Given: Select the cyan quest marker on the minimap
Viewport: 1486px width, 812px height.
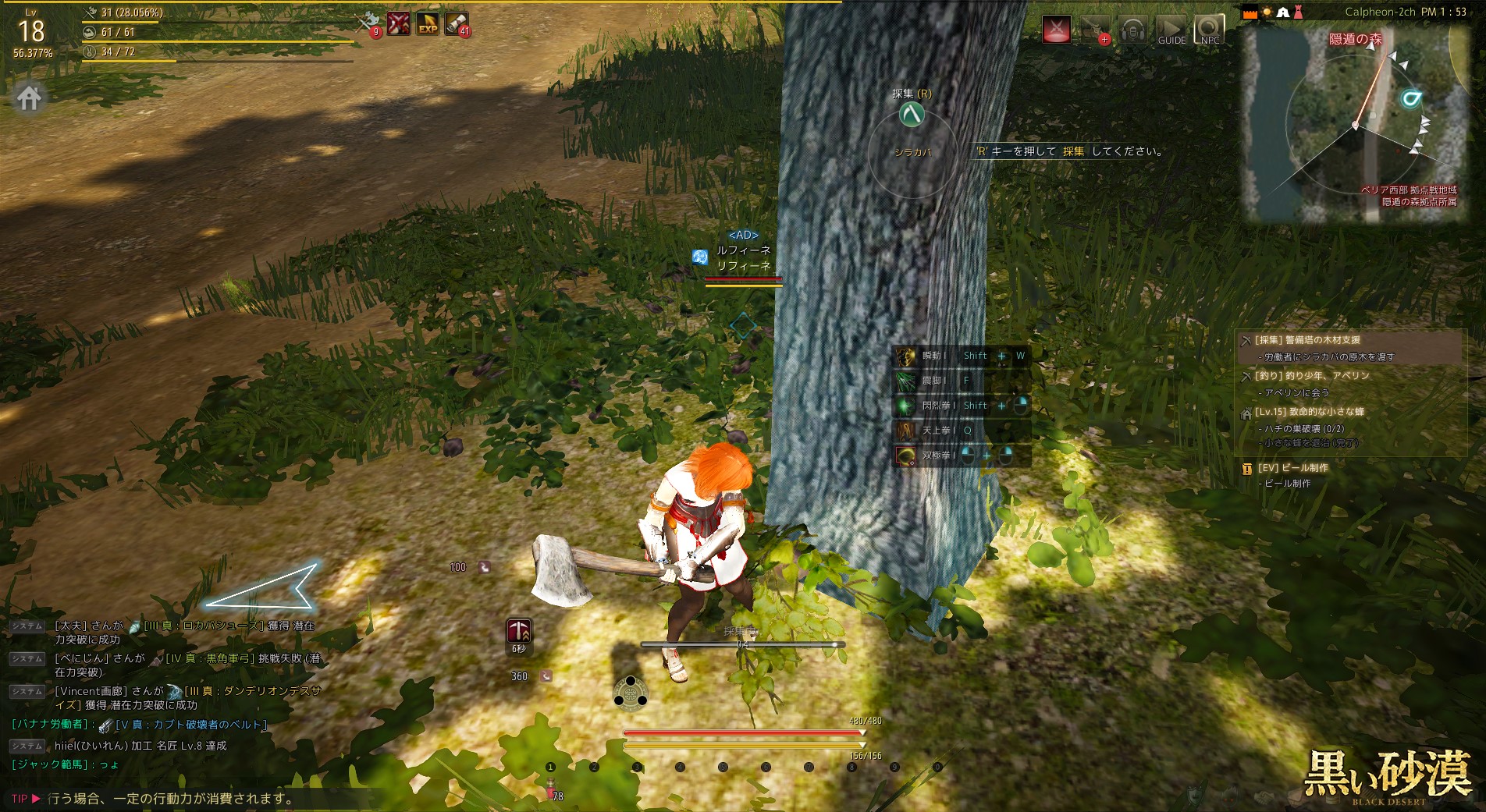Looking at the screenshot, I should tap(1410, 99).
